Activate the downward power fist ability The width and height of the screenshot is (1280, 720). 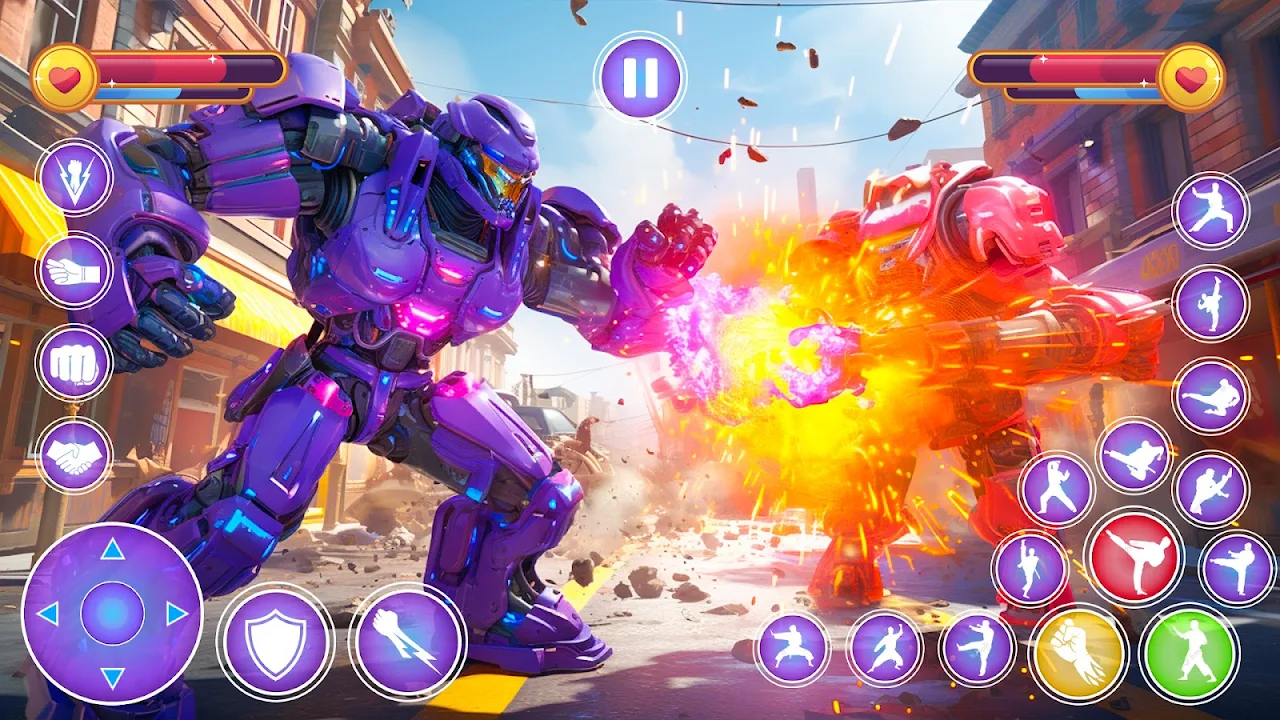[74, 177]
